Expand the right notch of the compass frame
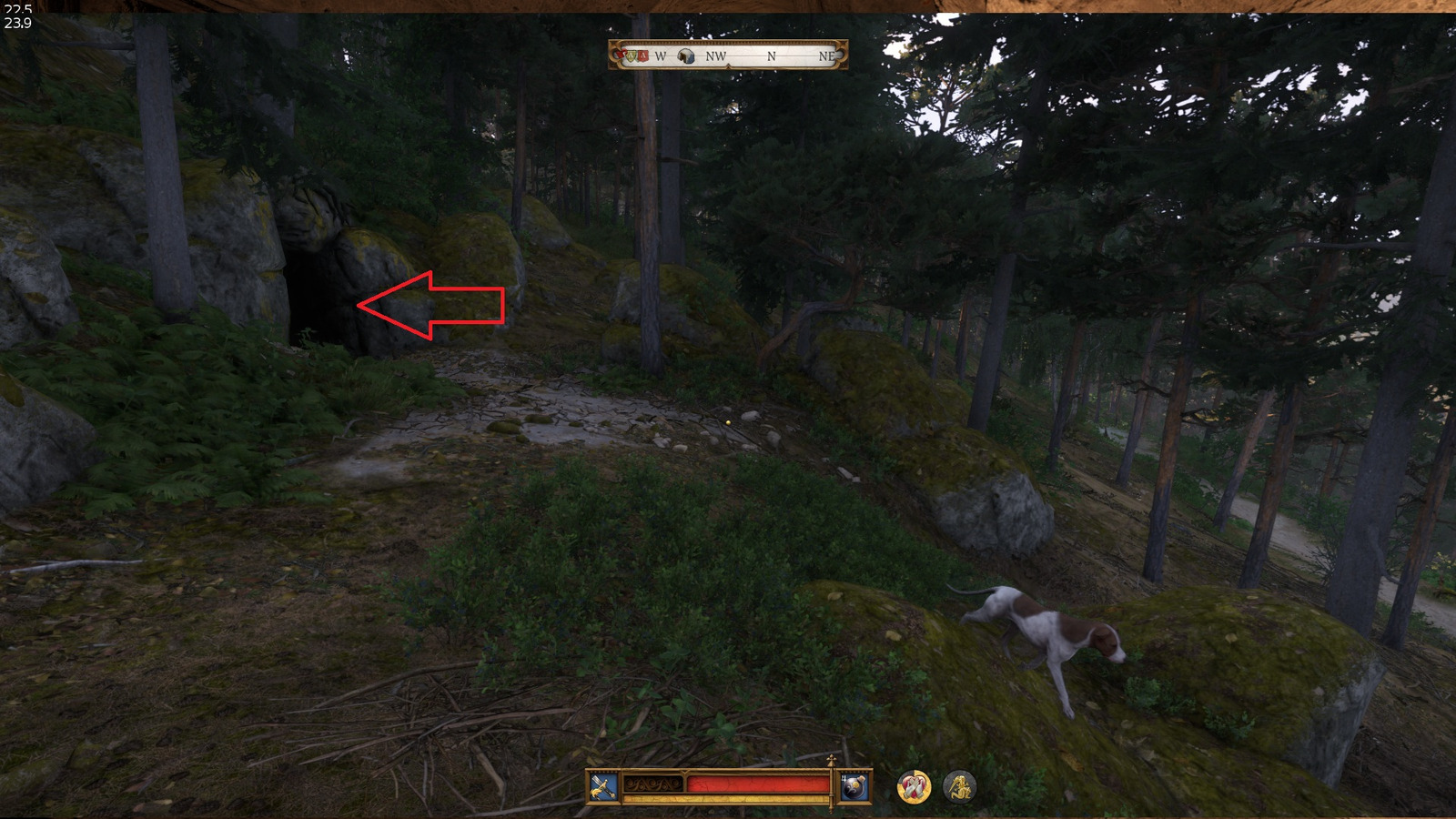This screenshot has height=819, width=1456. (x=842, y=56)
